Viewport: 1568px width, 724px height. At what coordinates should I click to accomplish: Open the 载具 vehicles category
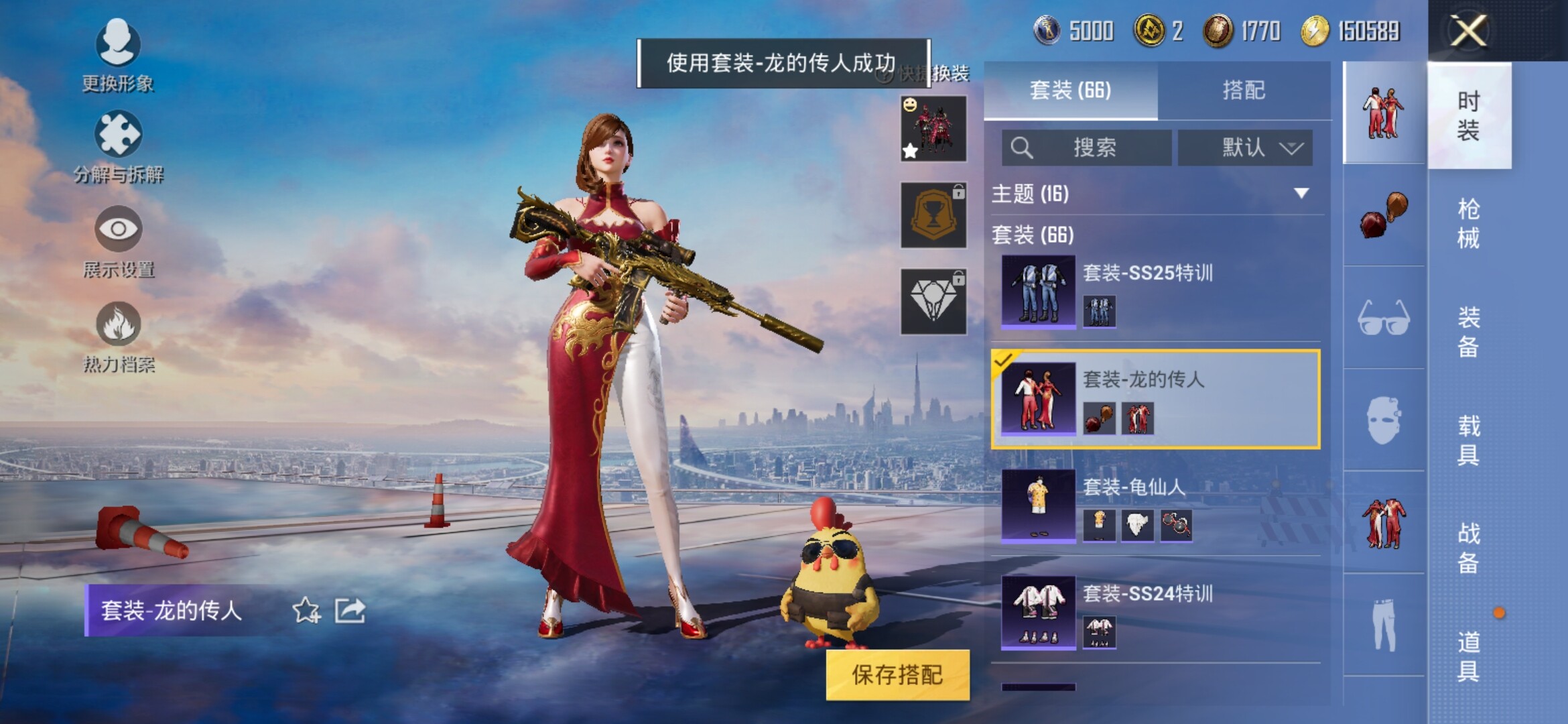point(1468,440)
